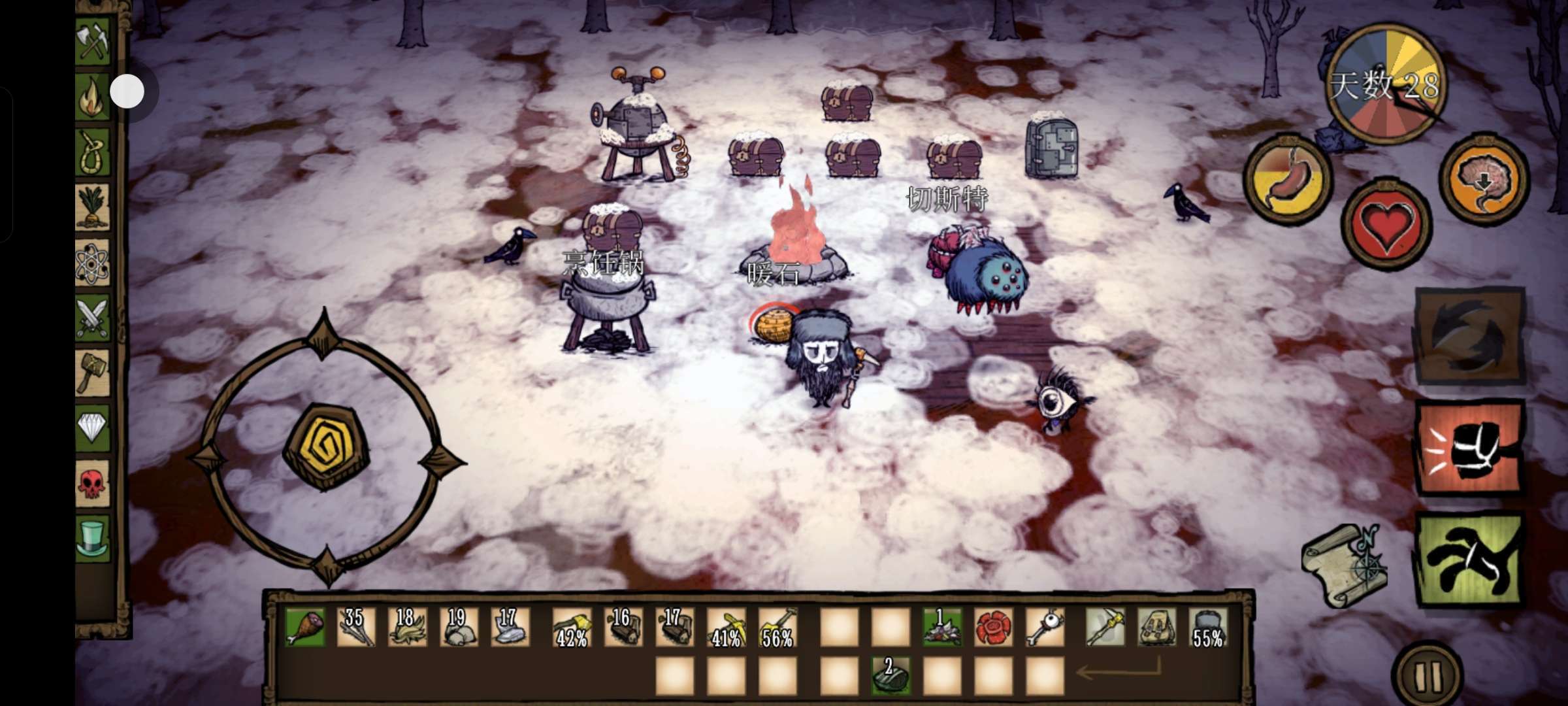This screenshot has height=706, width=1568.
Task: Select the eyeball bone staff slot
Action: click(x=1045, y=628)
